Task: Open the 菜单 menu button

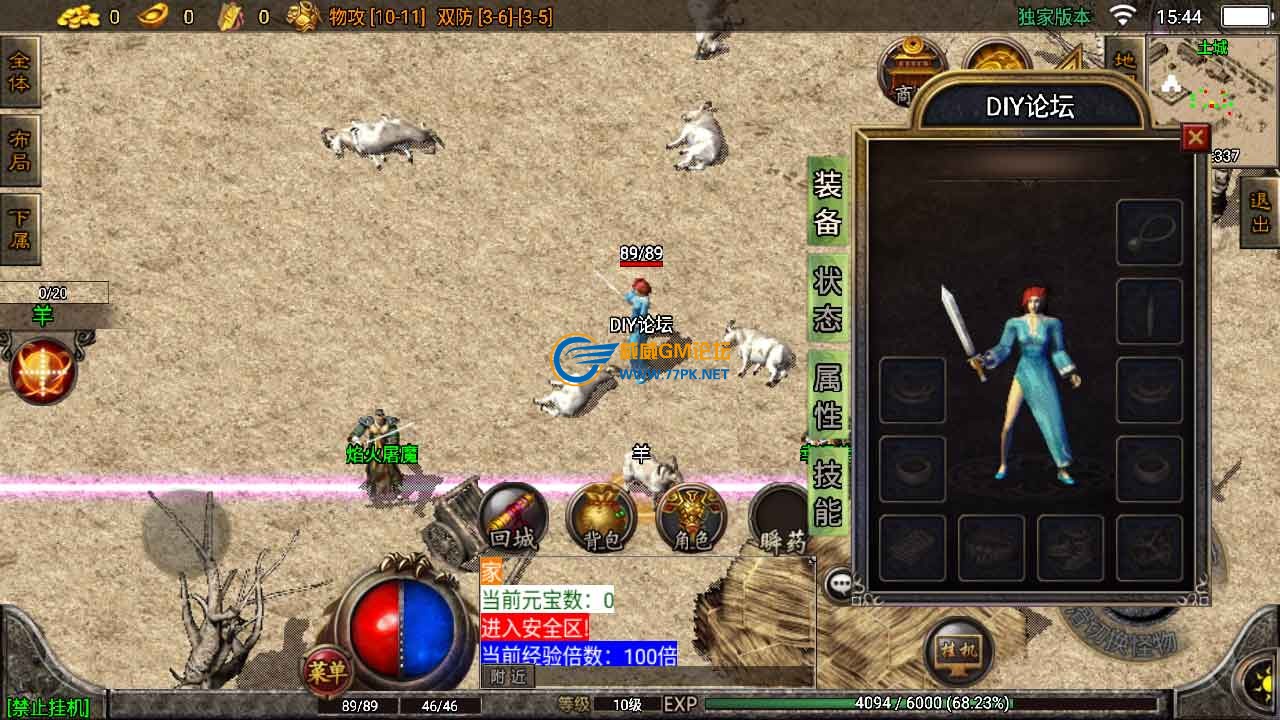Action: [327, 671]
